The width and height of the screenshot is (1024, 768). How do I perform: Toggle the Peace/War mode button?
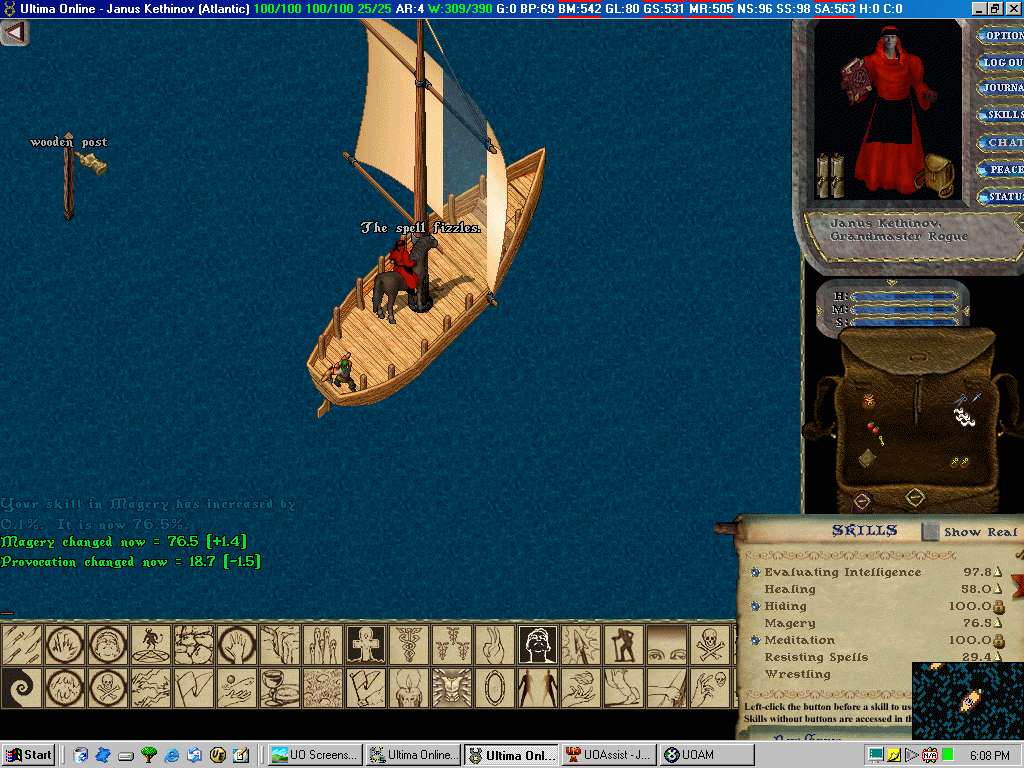coord(1001,169)
